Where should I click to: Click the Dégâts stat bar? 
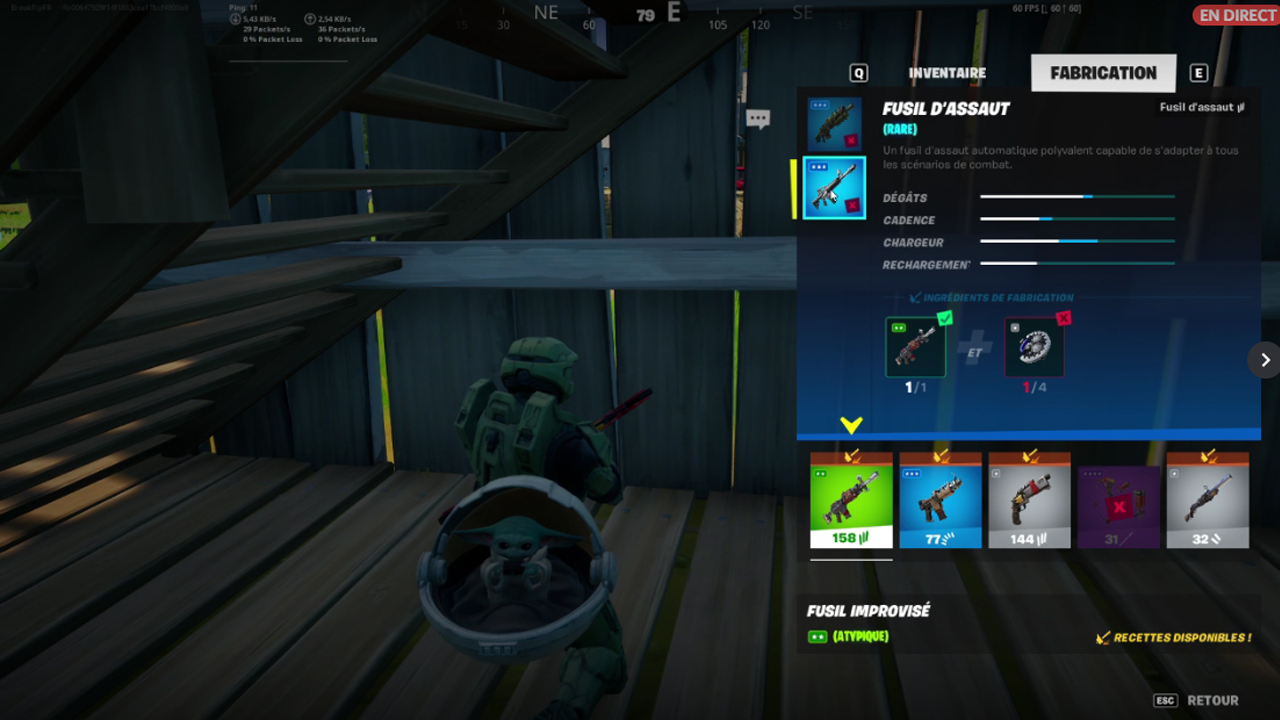pos(1078,196)
